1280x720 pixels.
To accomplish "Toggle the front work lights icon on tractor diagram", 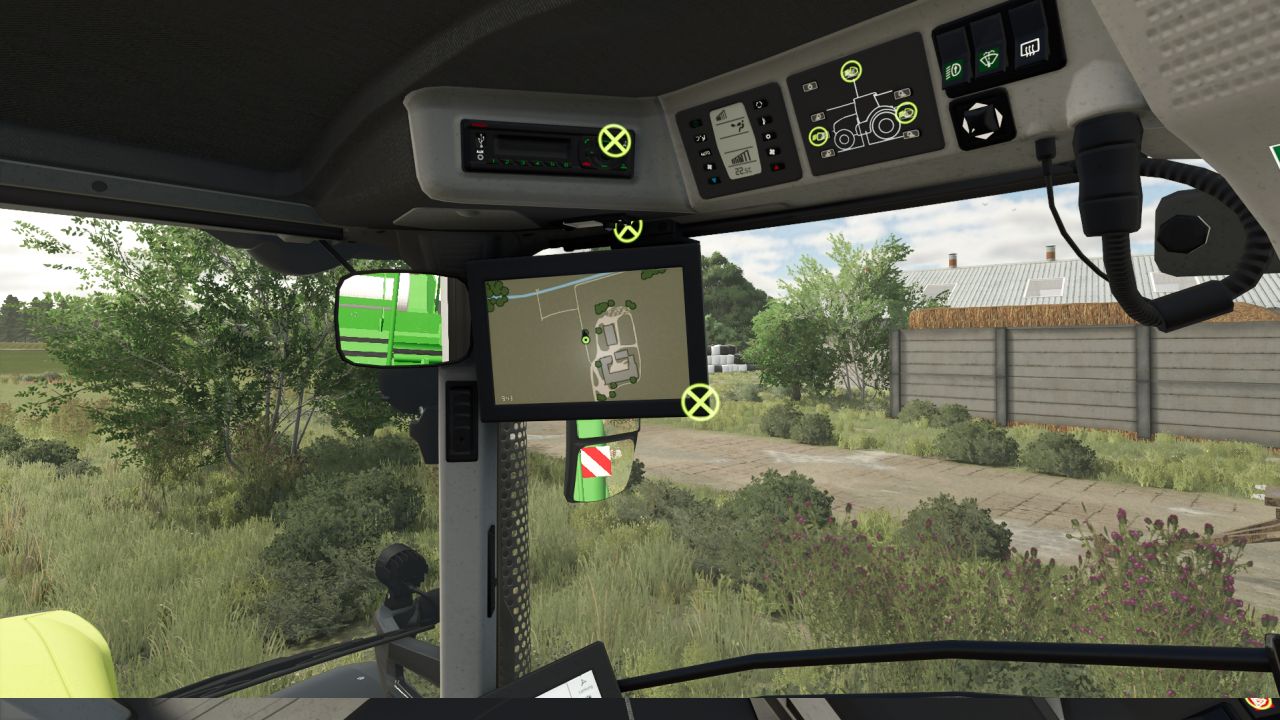I will (818, 135).
